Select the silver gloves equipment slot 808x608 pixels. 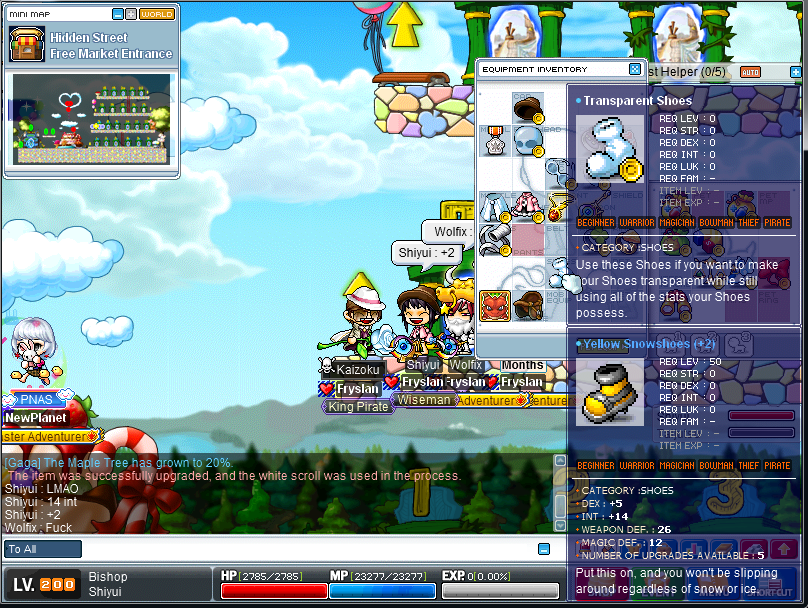click(x=494, y=239)
